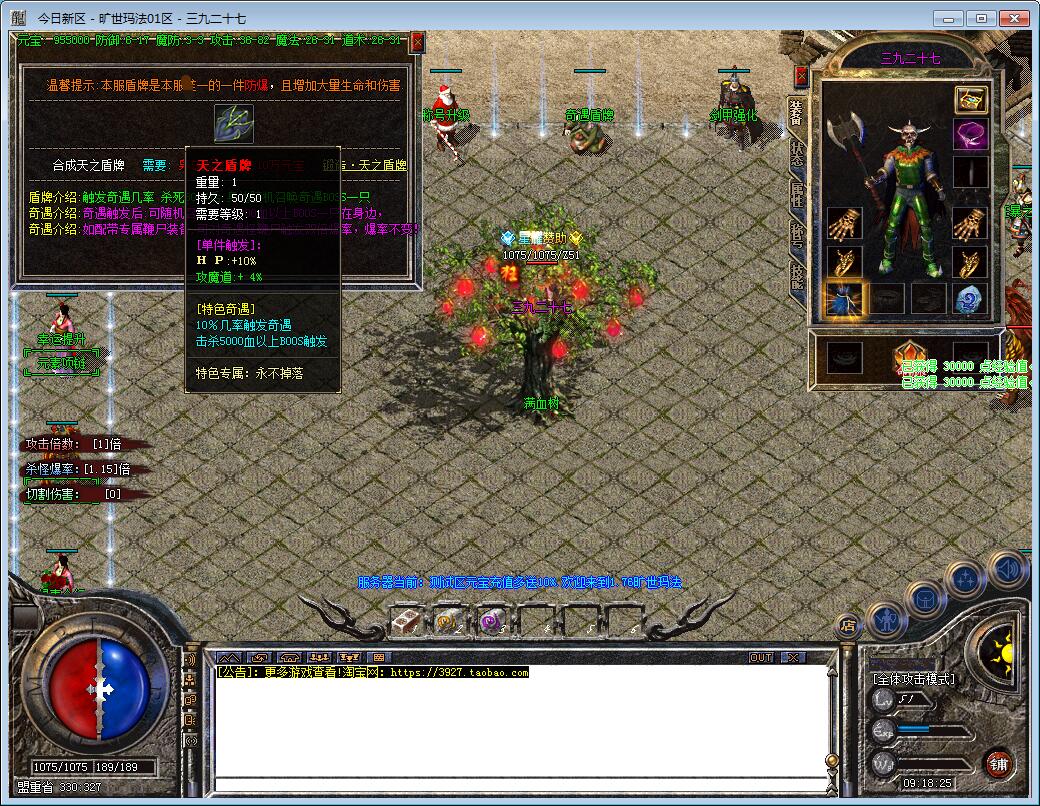Click the highlighted blue shield slot
This screenshot has height=806, width=1040.
point(845,298)
